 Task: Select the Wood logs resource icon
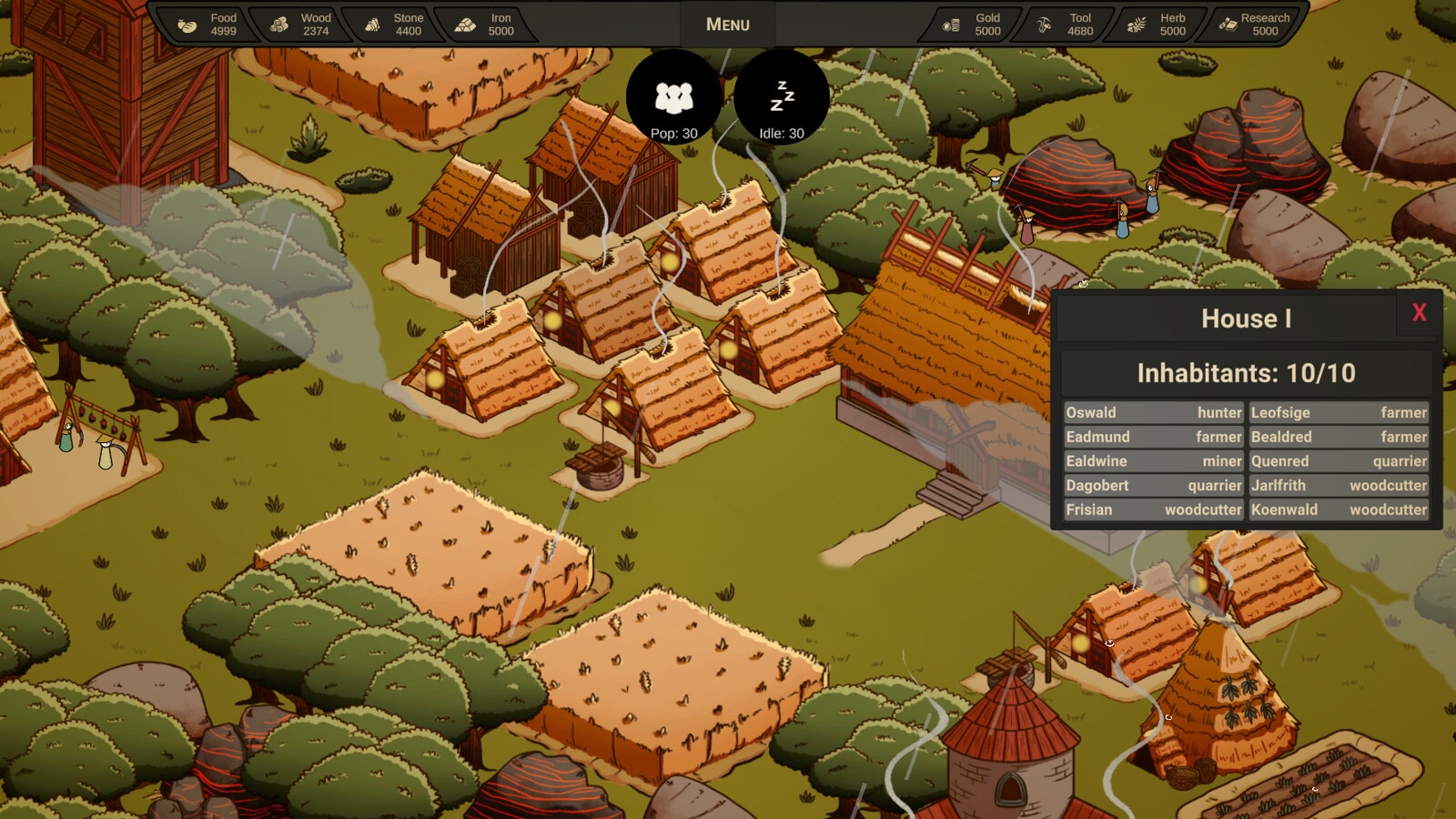pos(278,24)
